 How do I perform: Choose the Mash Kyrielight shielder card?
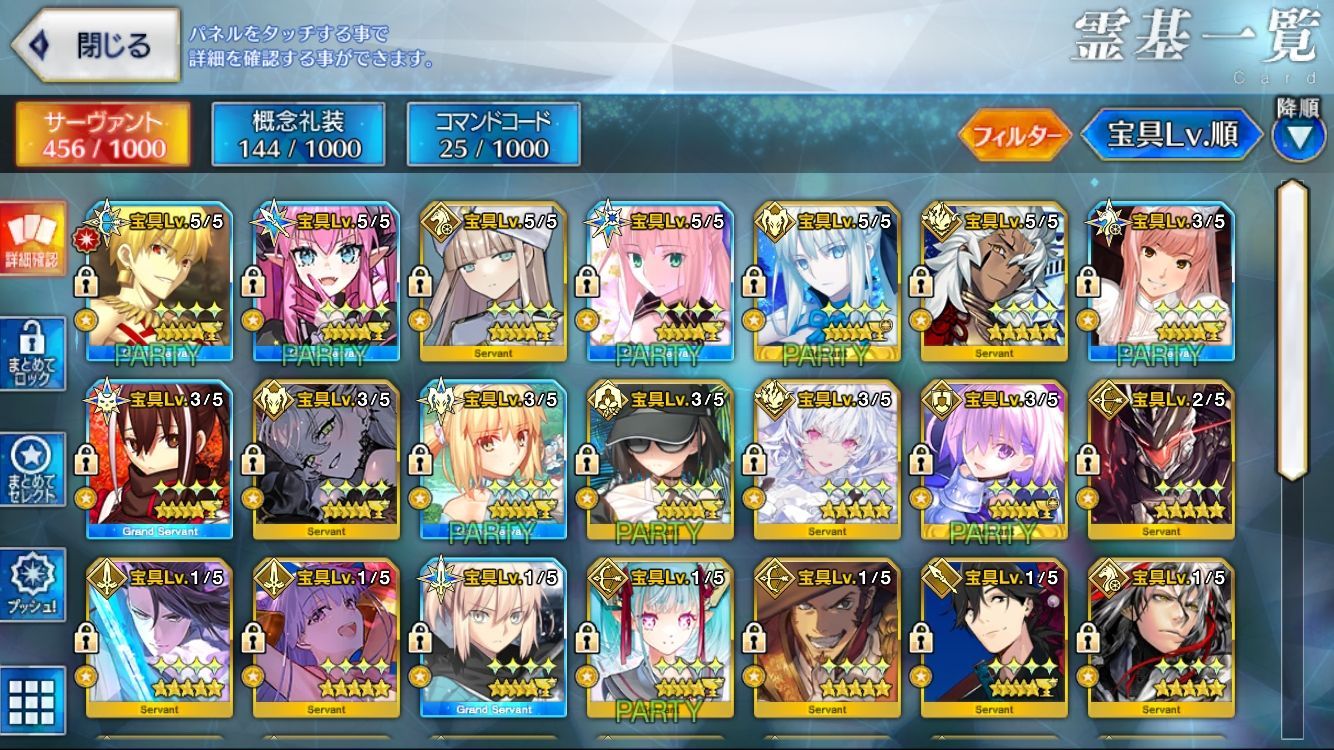(994, 462)
